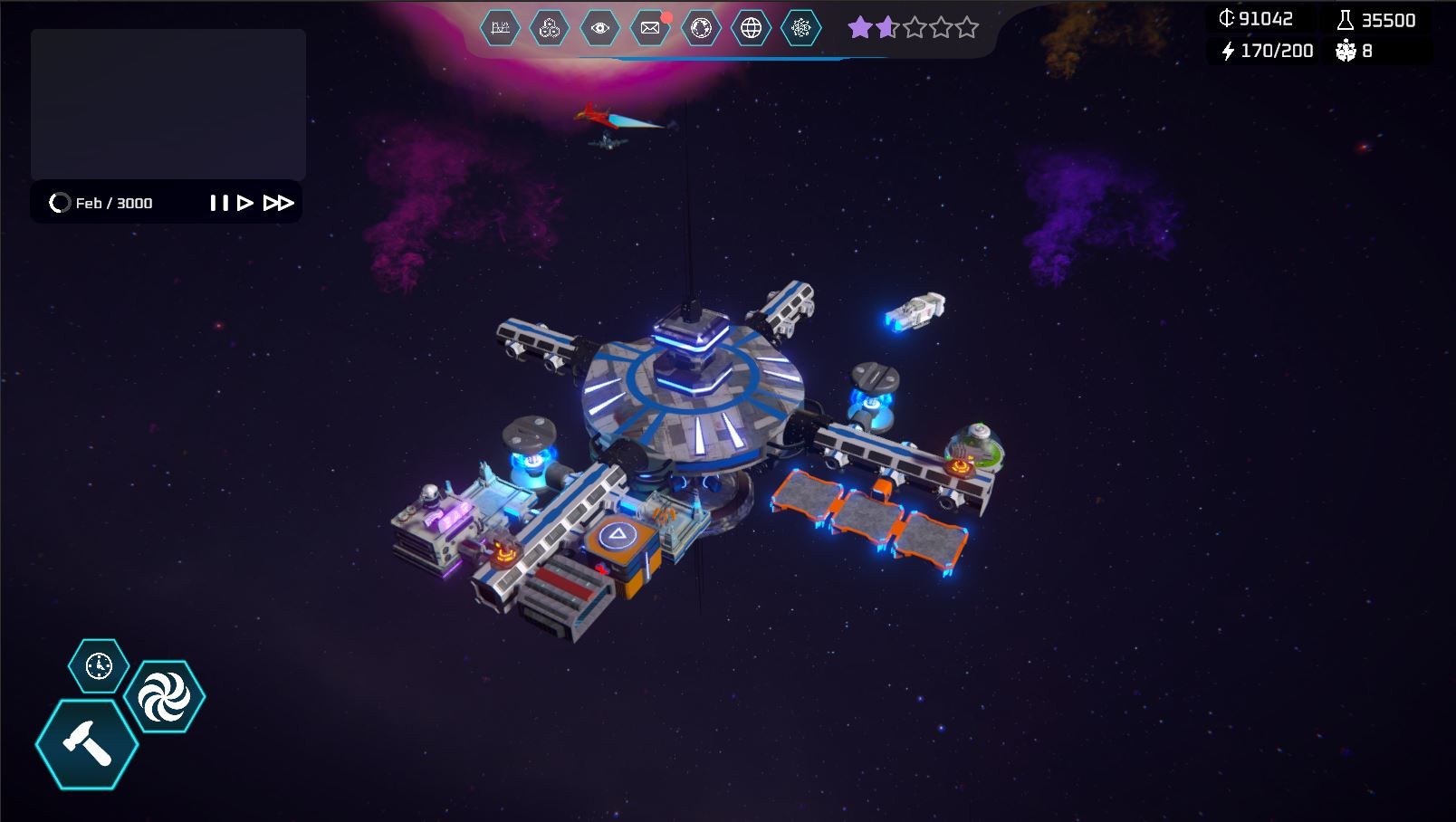This screenshot has width=1456, height=822.
Task: Open the mail envelope with notification
Action: pyautogui.click(x=650, y=28)
